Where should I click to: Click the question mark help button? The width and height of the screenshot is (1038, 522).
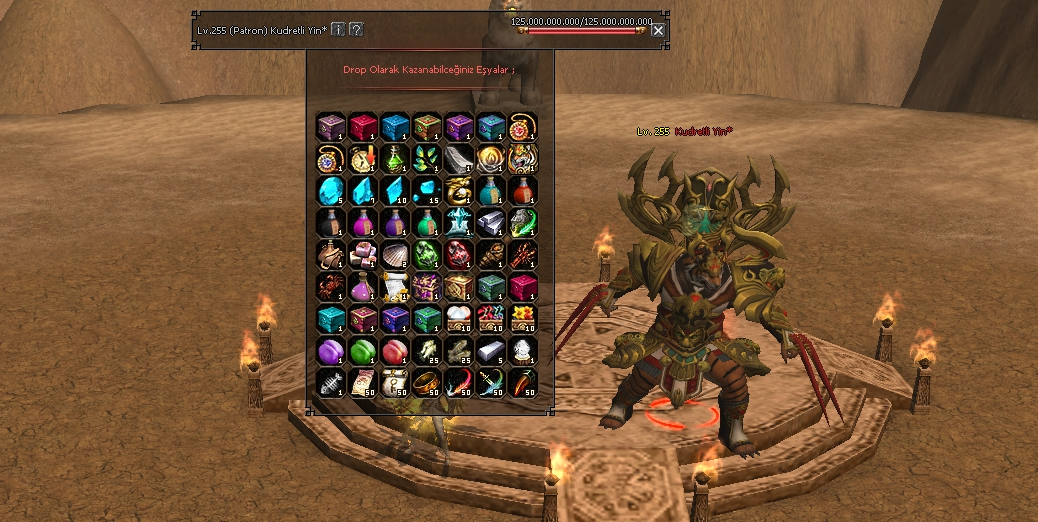coord(356,29)
